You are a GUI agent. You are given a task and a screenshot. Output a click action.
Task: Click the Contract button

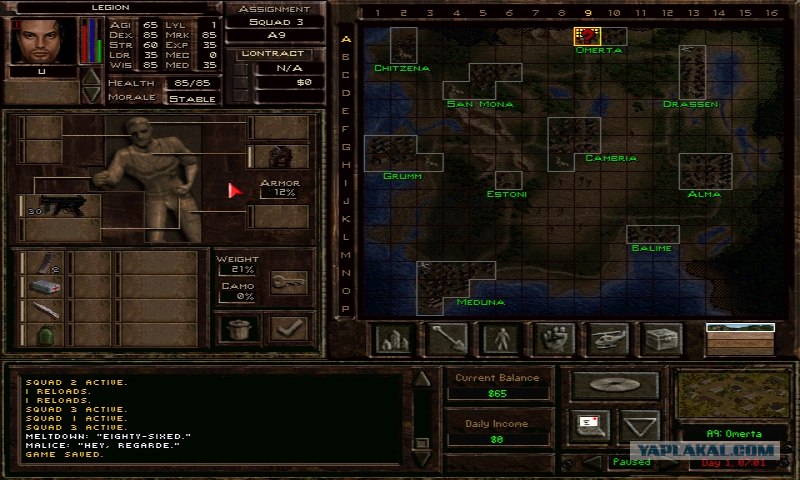(x=275, y=53)
